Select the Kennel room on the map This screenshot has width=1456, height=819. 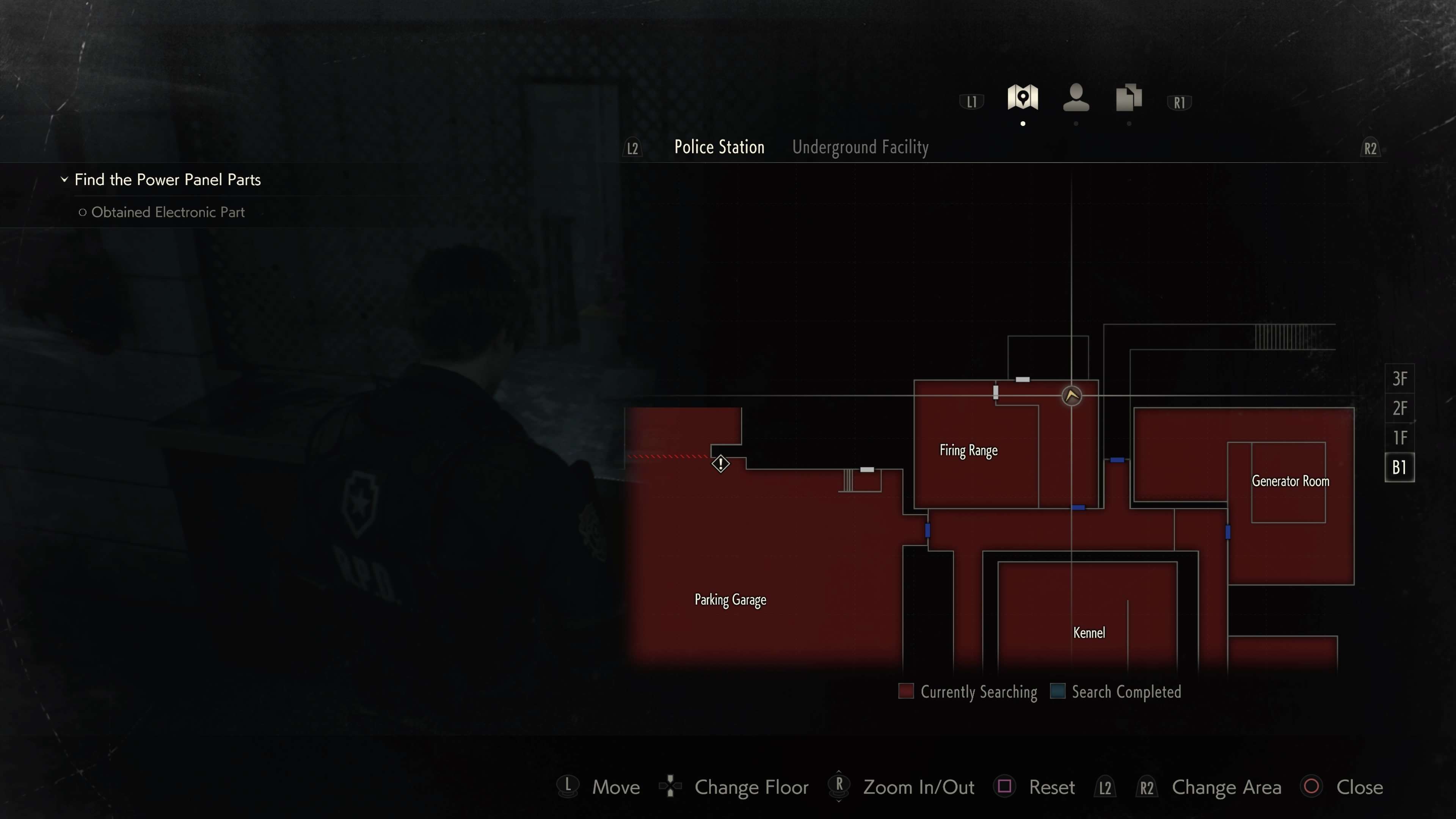point(1089,633)
